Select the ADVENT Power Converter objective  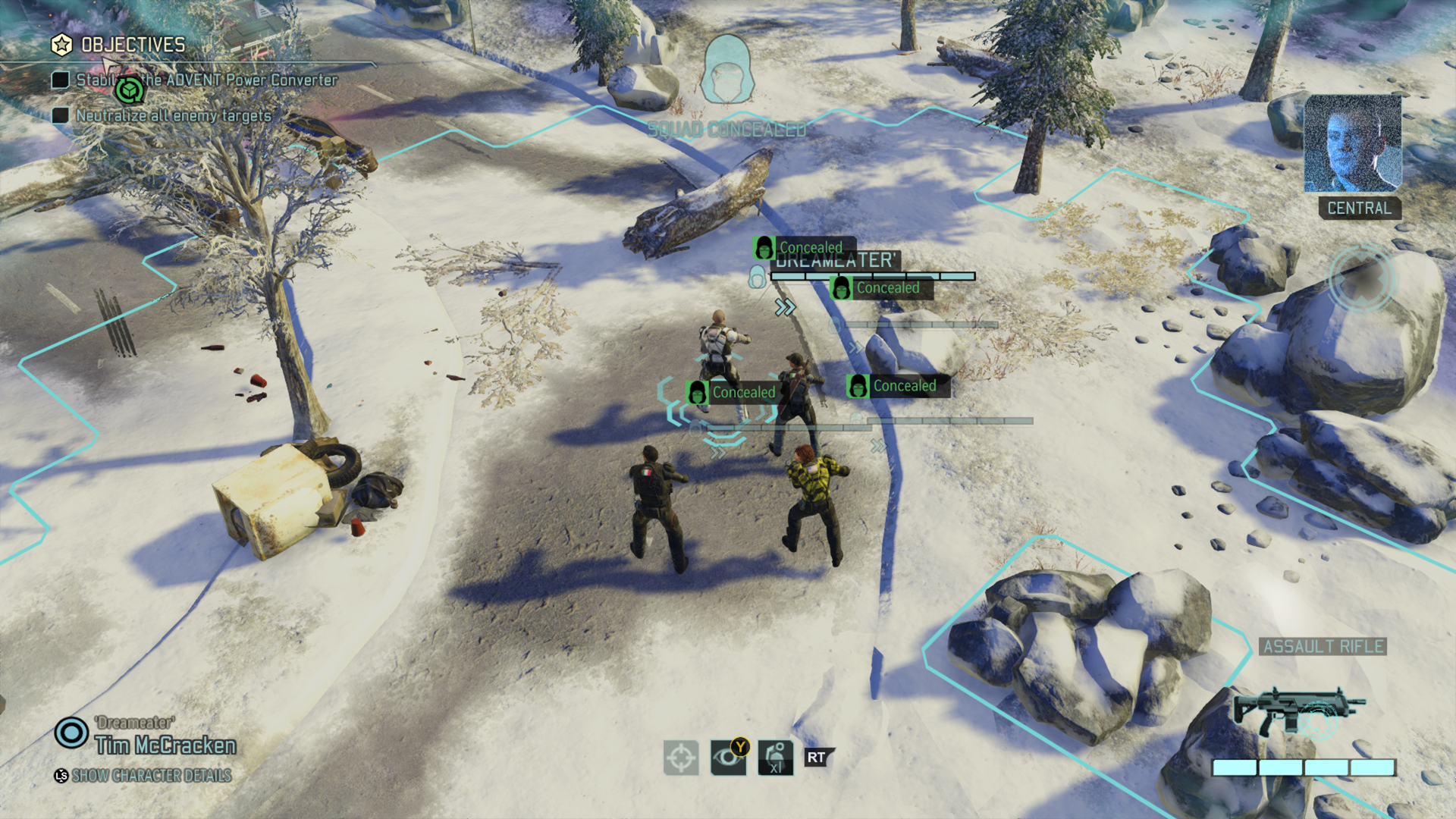206,80
